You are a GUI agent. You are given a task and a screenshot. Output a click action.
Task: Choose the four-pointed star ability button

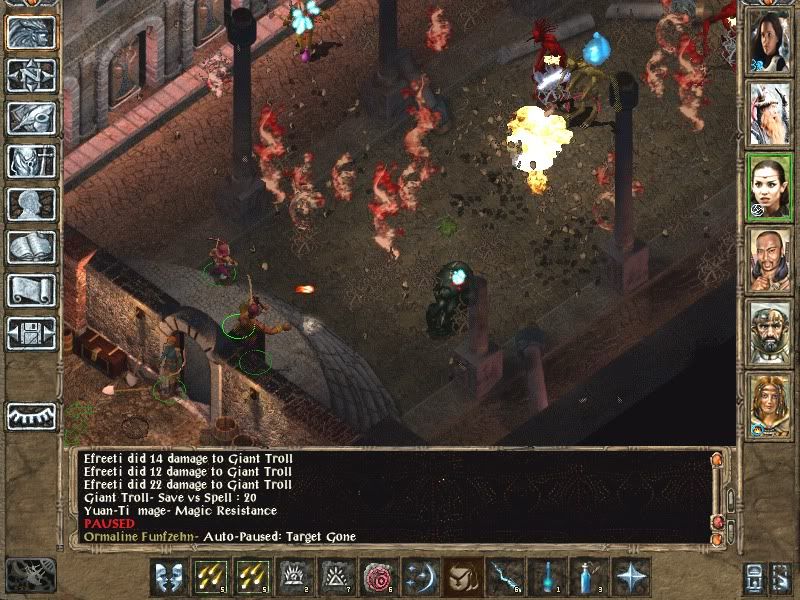click(631, 577)
